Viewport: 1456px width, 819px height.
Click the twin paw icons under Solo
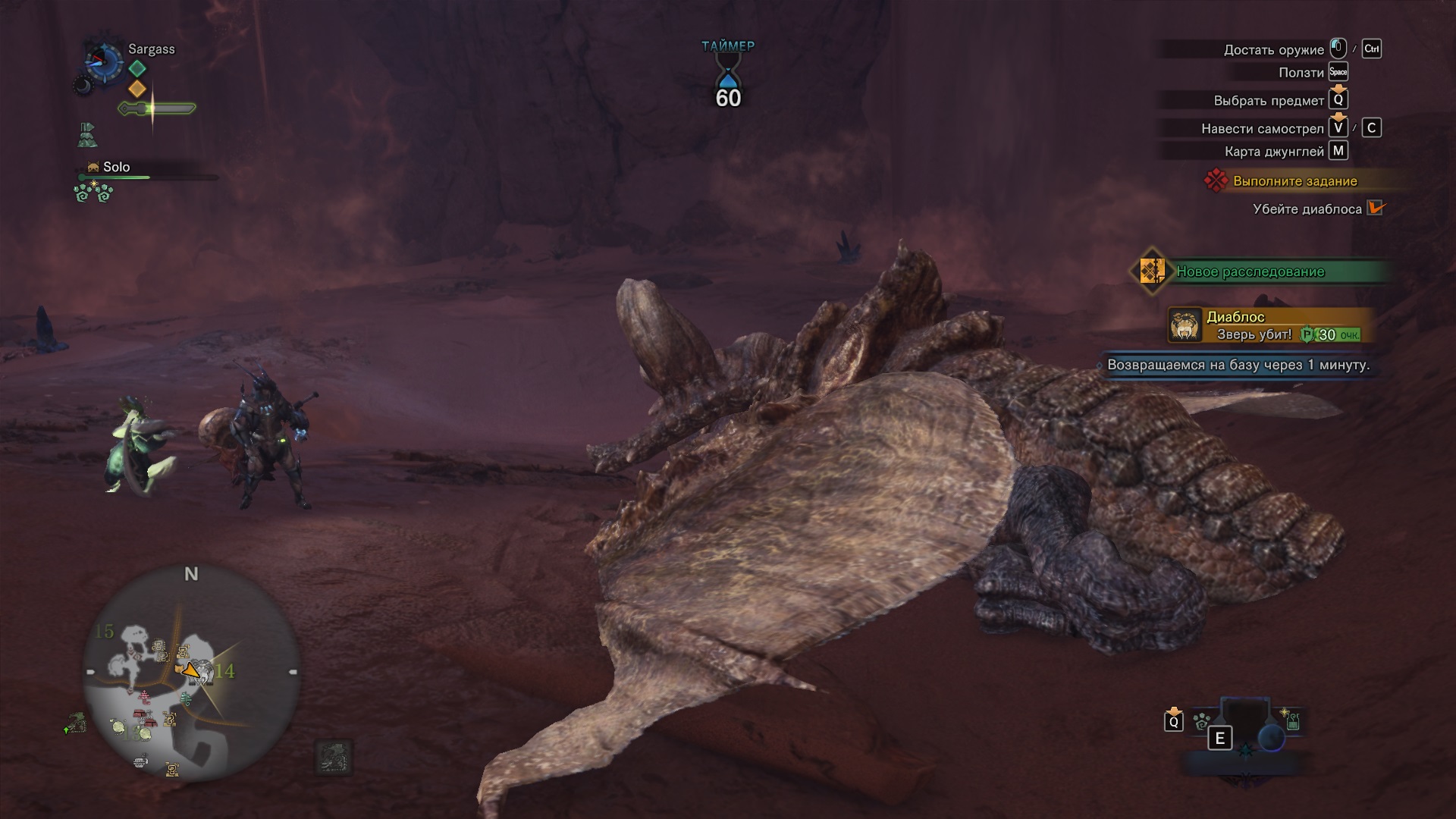click(93, 193)
